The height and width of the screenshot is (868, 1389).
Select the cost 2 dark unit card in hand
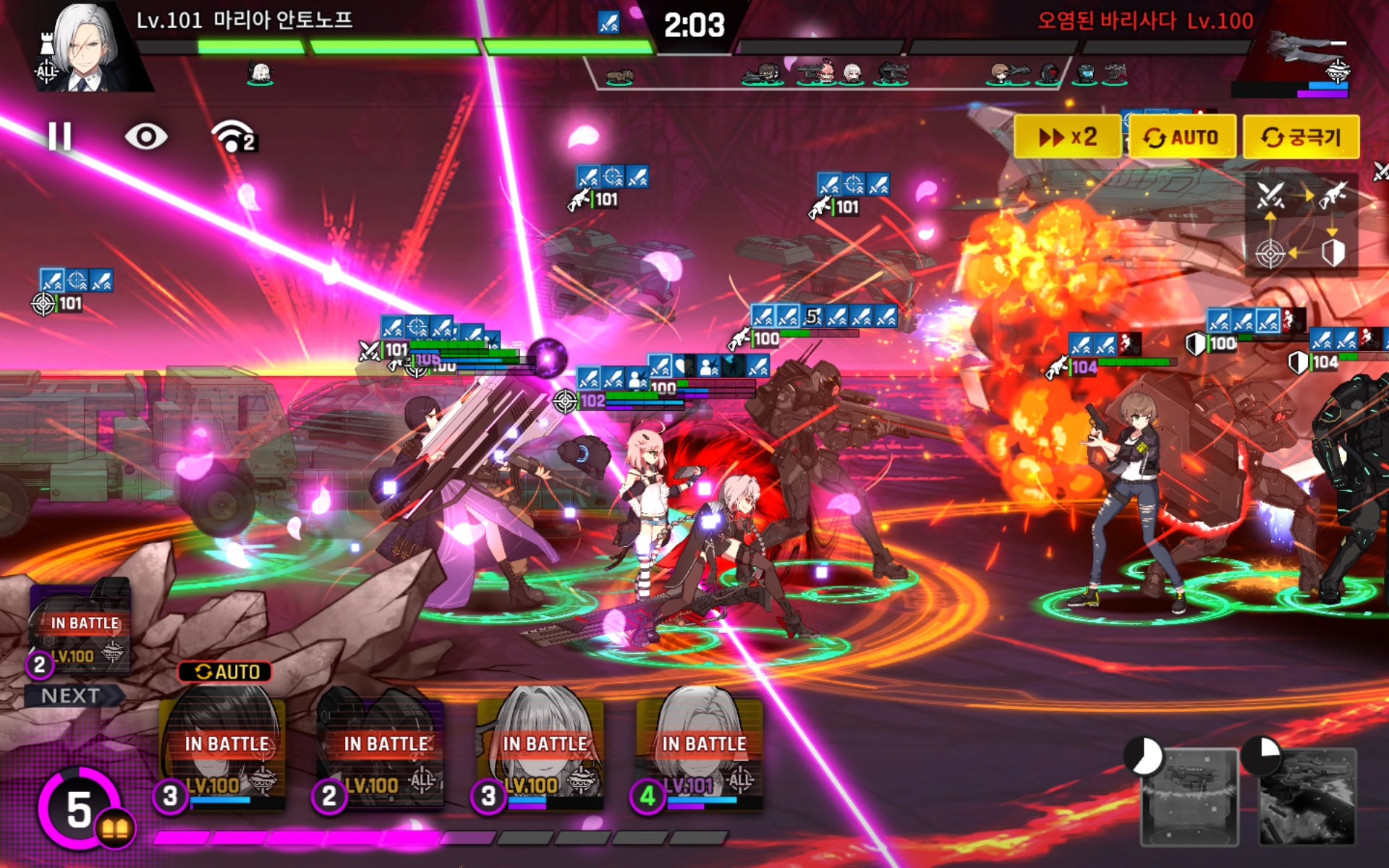pyautogui.click(x=383, y=749)
